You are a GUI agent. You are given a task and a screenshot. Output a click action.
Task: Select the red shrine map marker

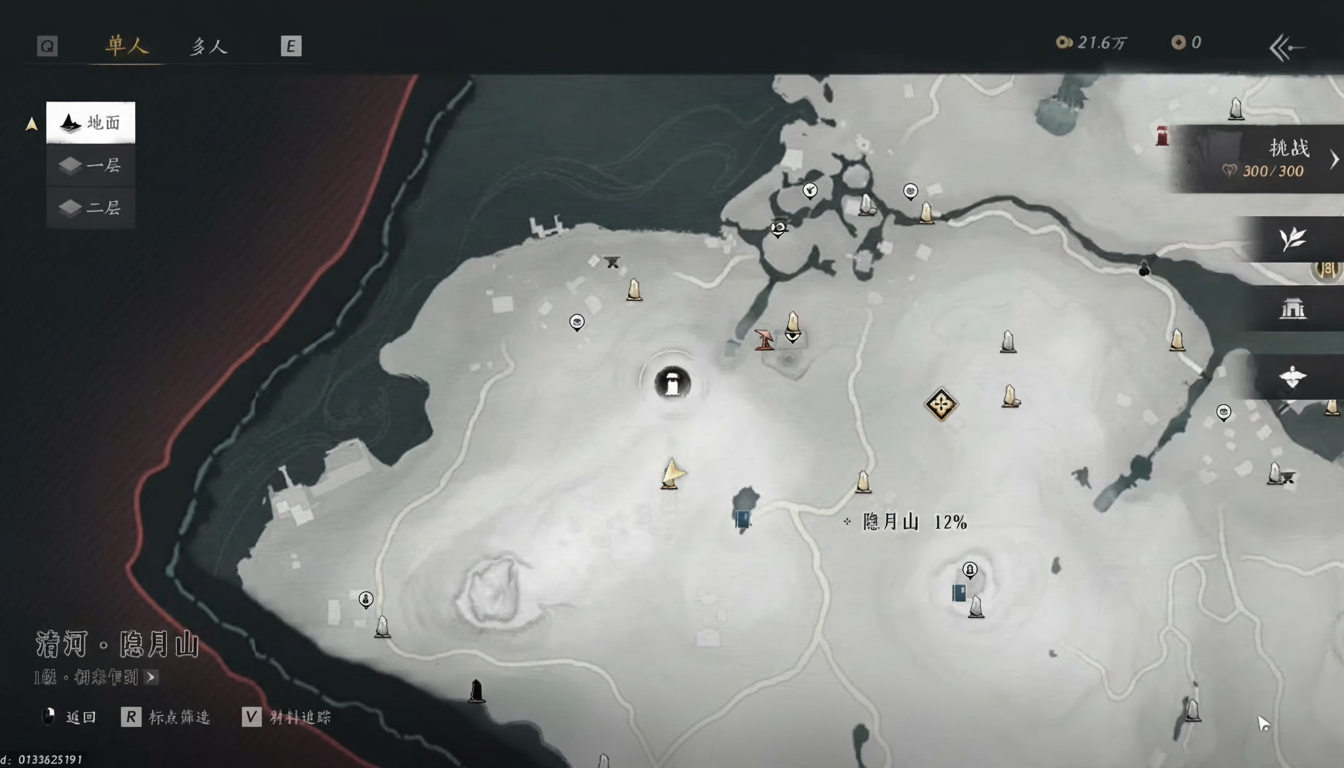(x=1162, y=136)
